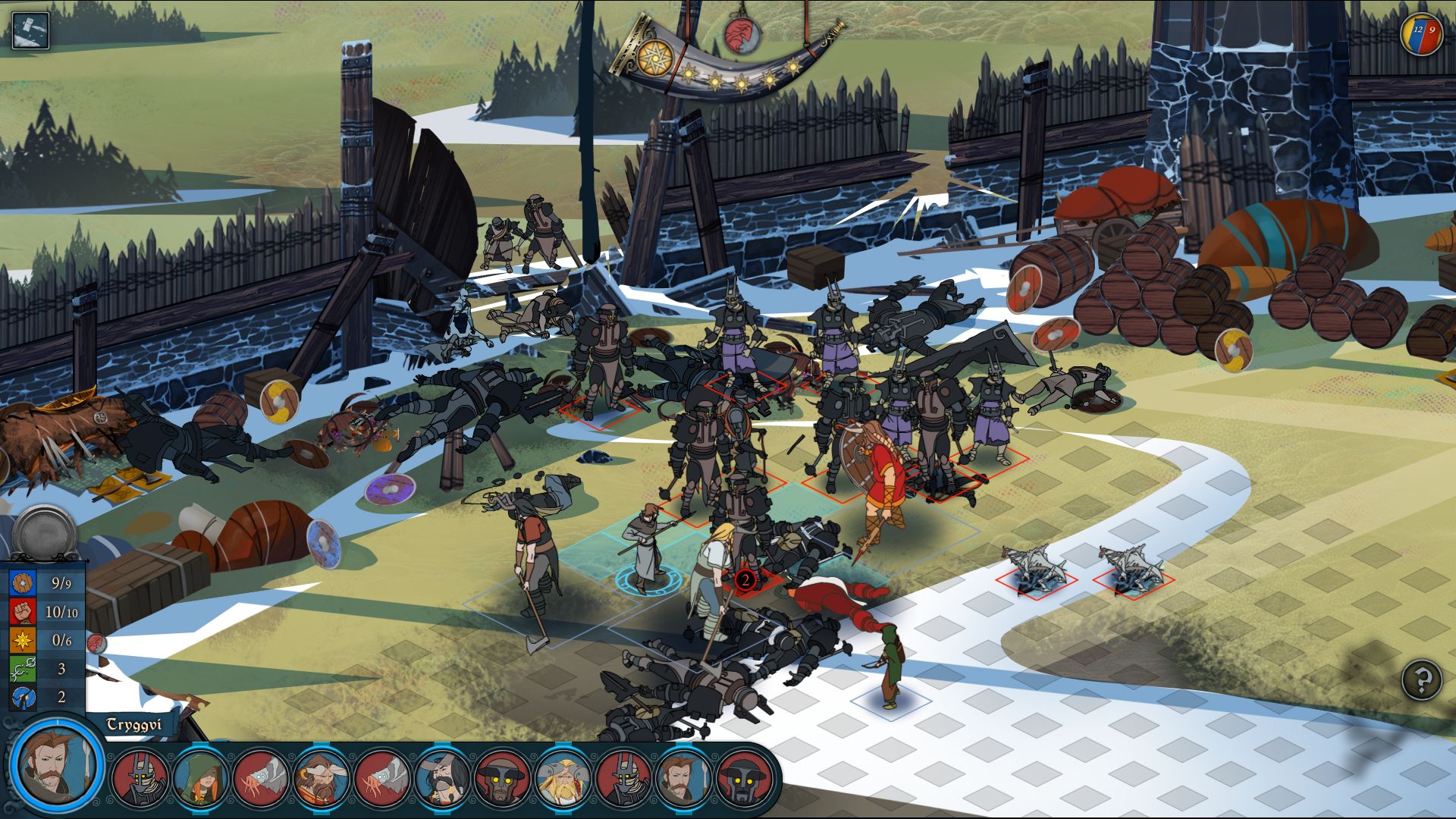The height and width of the screenshot is (819, 1456).
Task: Pick the black-mustached warrior portrait
Action: 443,777
